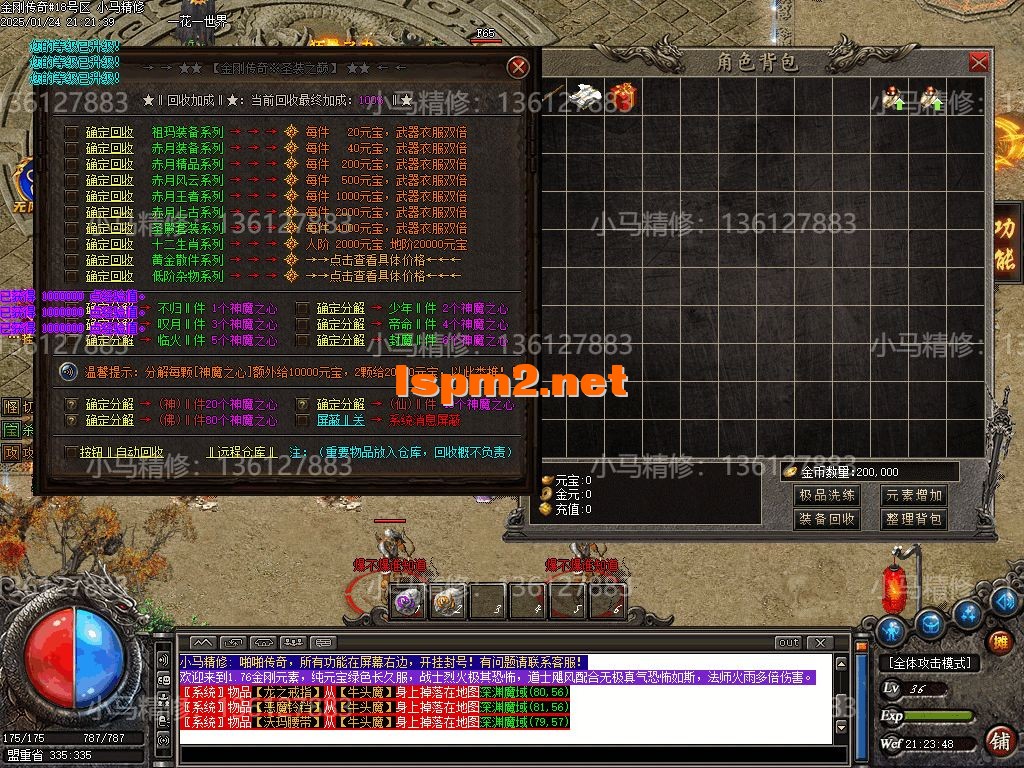The width and height of the screenshot is (1024, 768).
Task: Confirm recycling for the 赤月精品系列 row
Action: (x=109, y=164)
